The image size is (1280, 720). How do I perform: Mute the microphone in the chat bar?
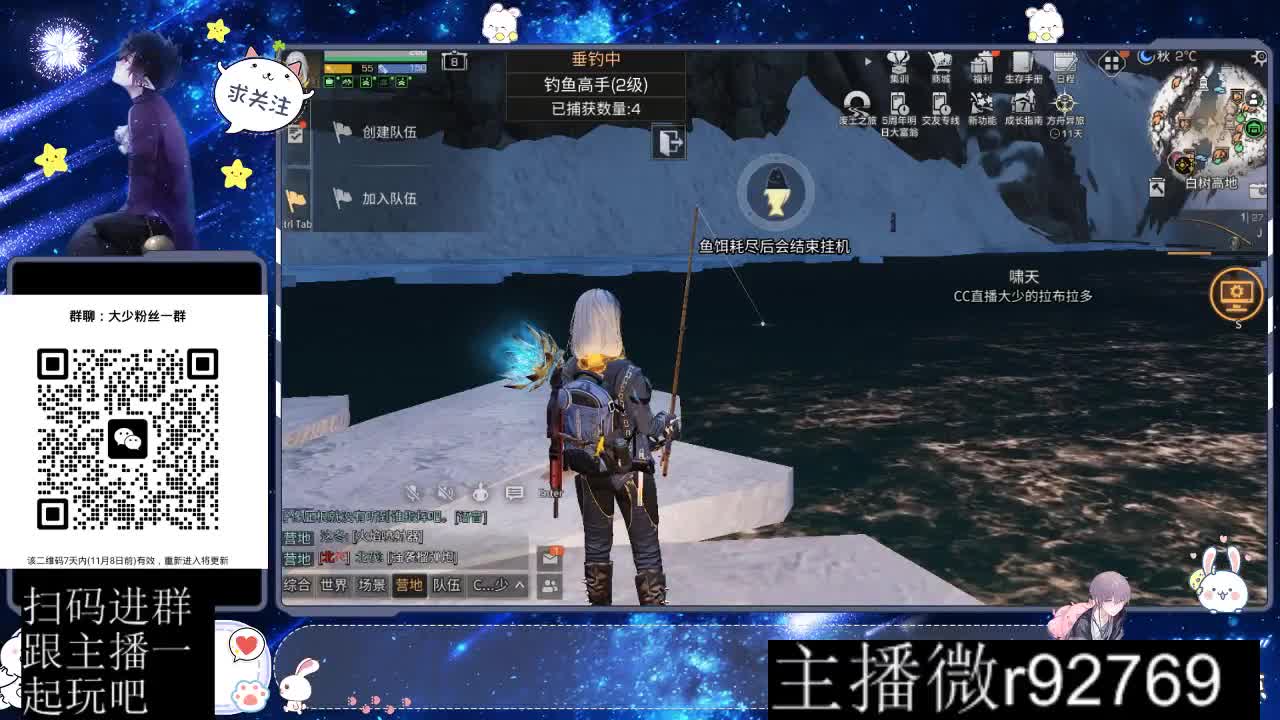(x=412, y=492)
